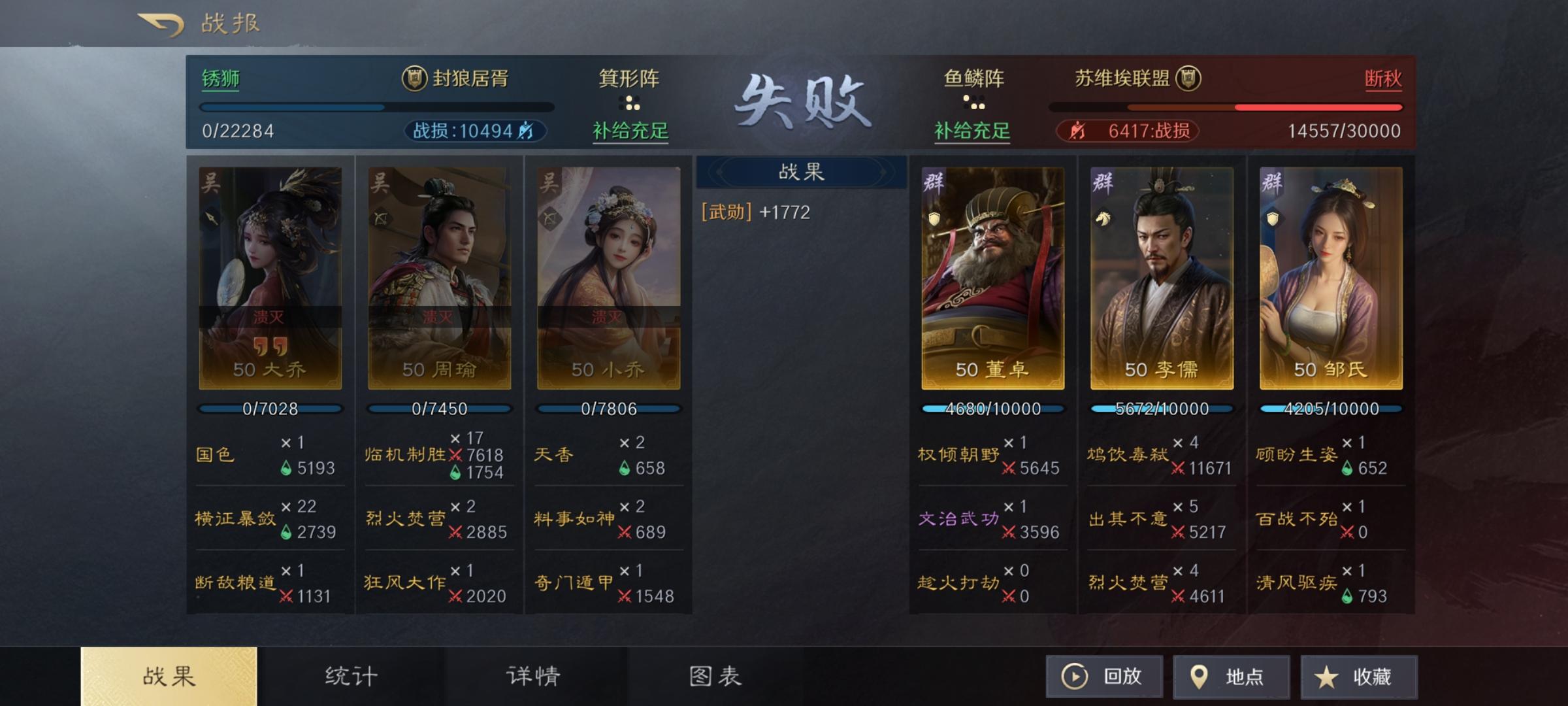Click the 地点 location button
The height and width of the screenshot is (706, 1568).
[x=1232, y=677]
